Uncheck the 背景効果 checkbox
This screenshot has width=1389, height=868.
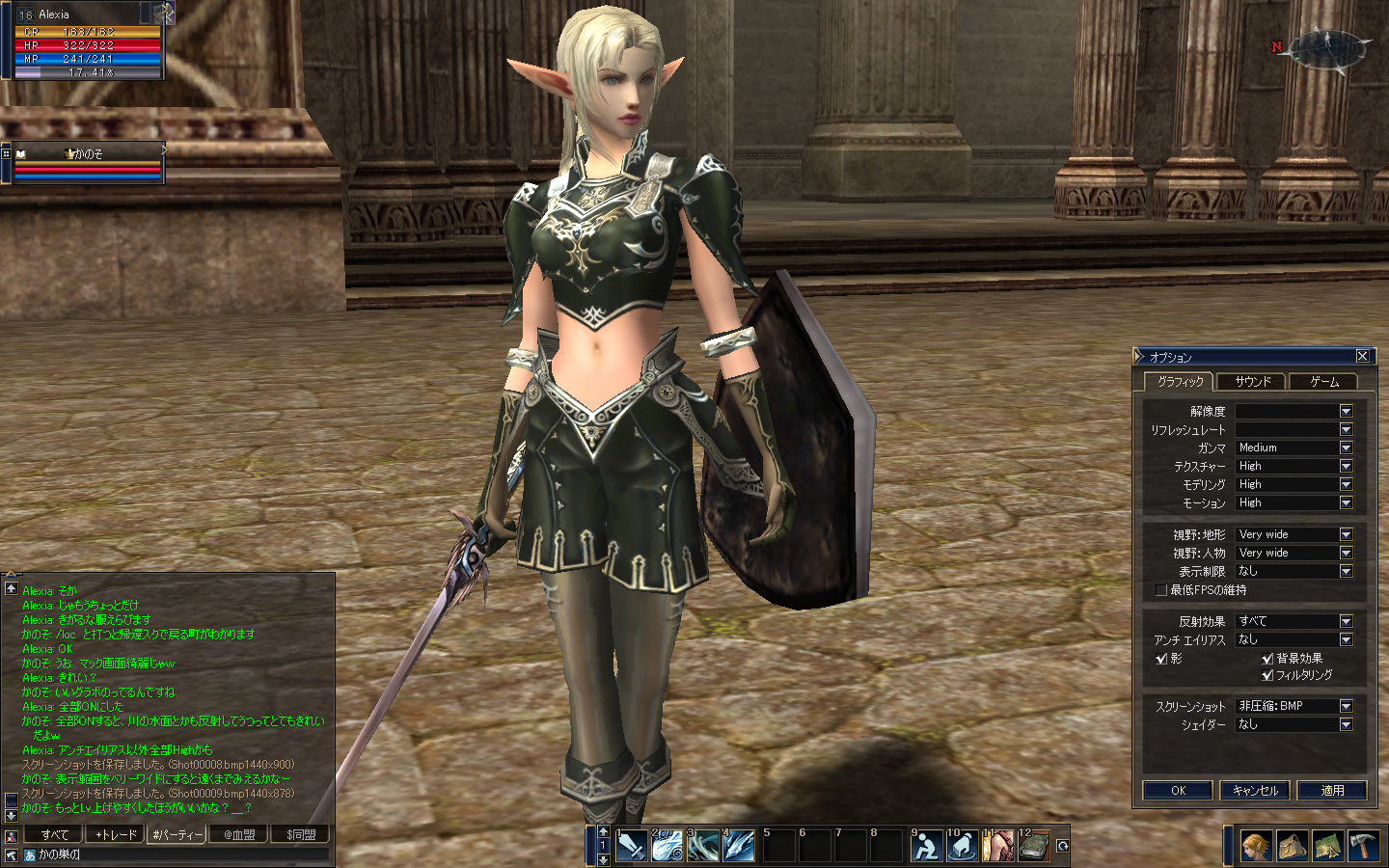coord(1267,659)
